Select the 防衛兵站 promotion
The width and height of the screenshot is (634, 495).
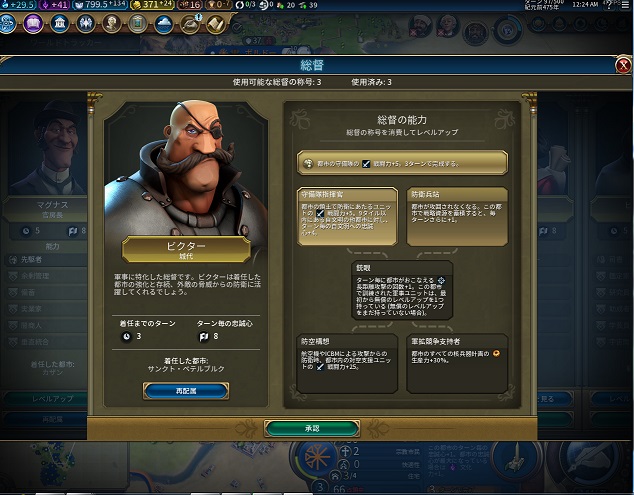tap(458, 215)
